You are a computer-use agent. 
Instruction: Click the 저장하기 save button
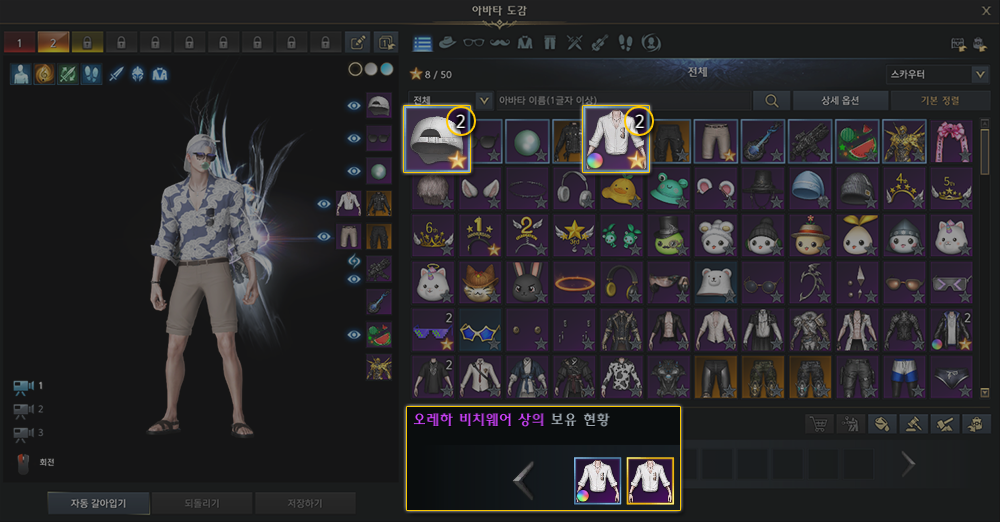coord(304,502)
